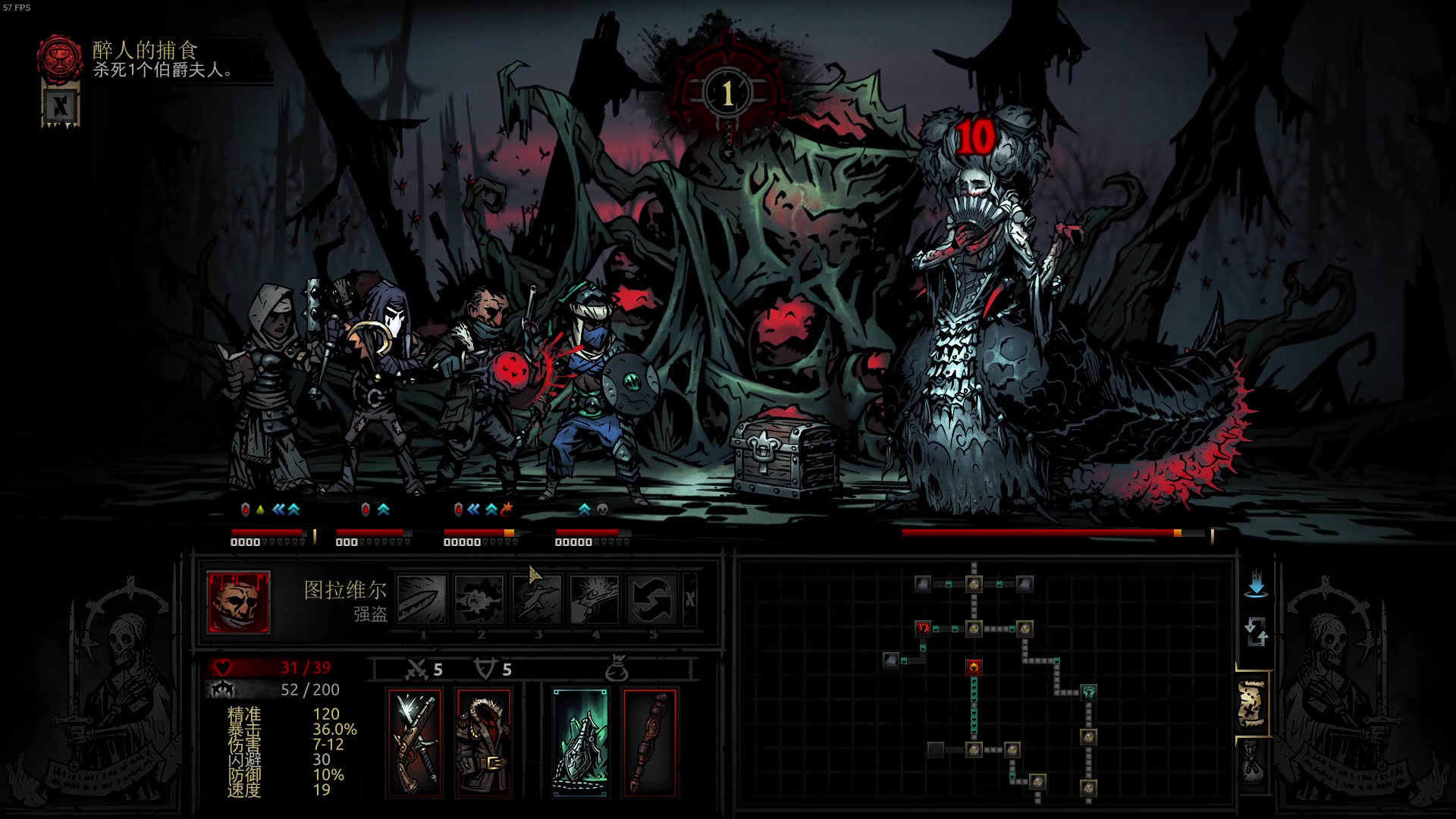This screenshot has width=1456, height=819.
Task: Click the red wax seal quest icon
Action: (60, 57)
